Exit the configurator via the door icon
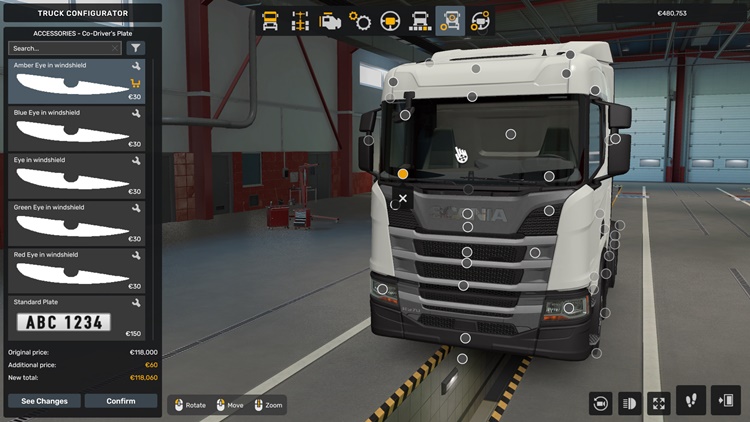 [x=726, y=400]
